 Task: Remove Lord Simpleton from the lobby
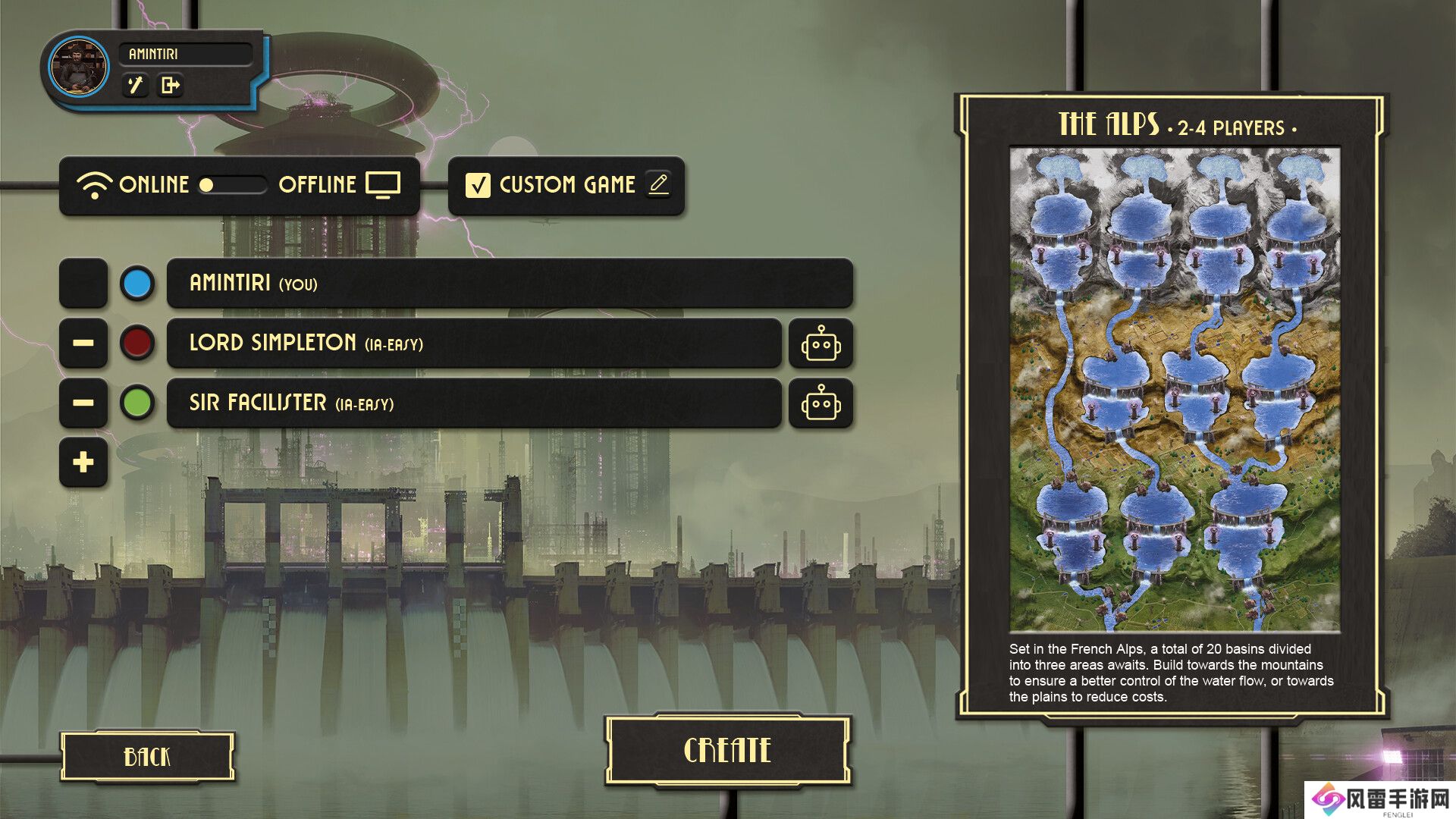coord(83,343)
